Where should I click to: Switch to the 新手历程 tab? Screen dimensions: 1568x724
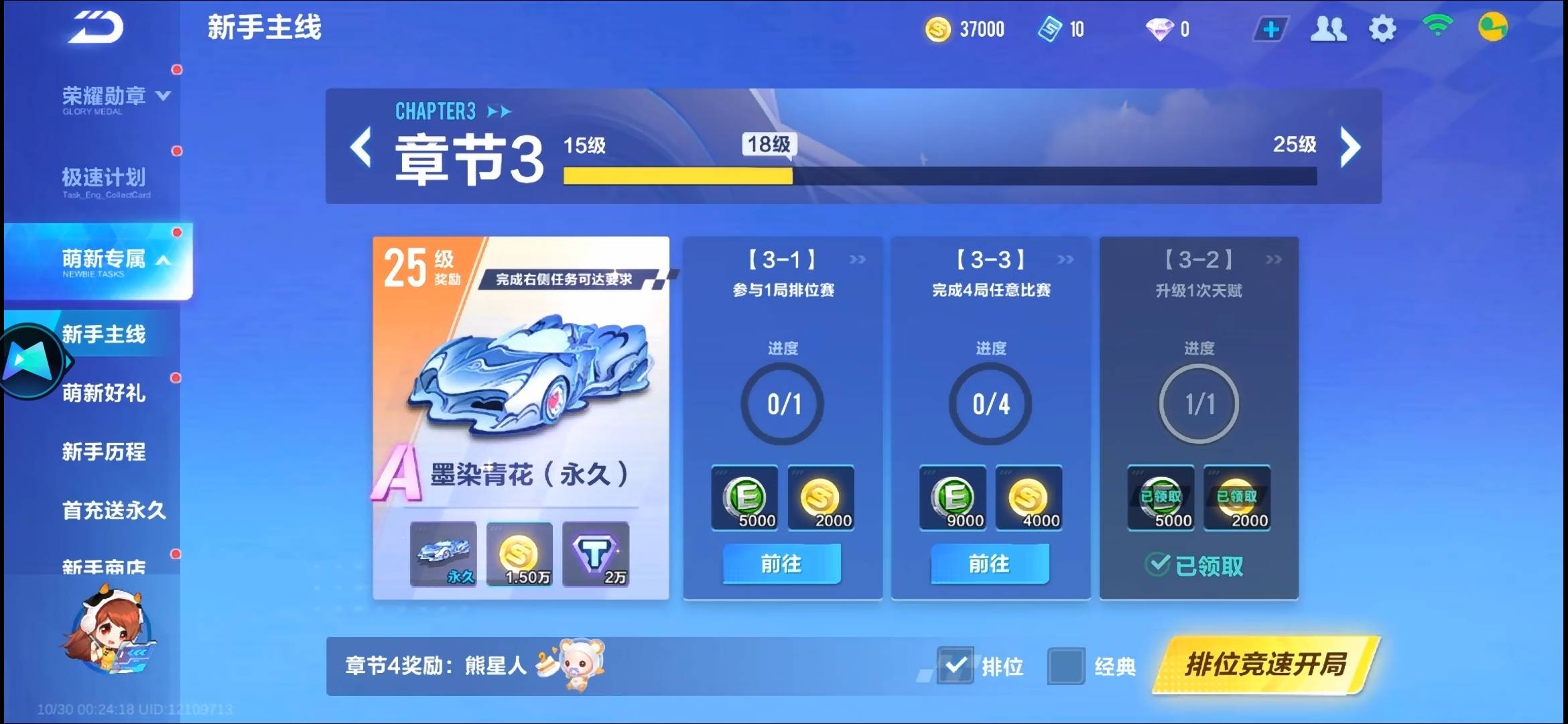pos(104,452)
